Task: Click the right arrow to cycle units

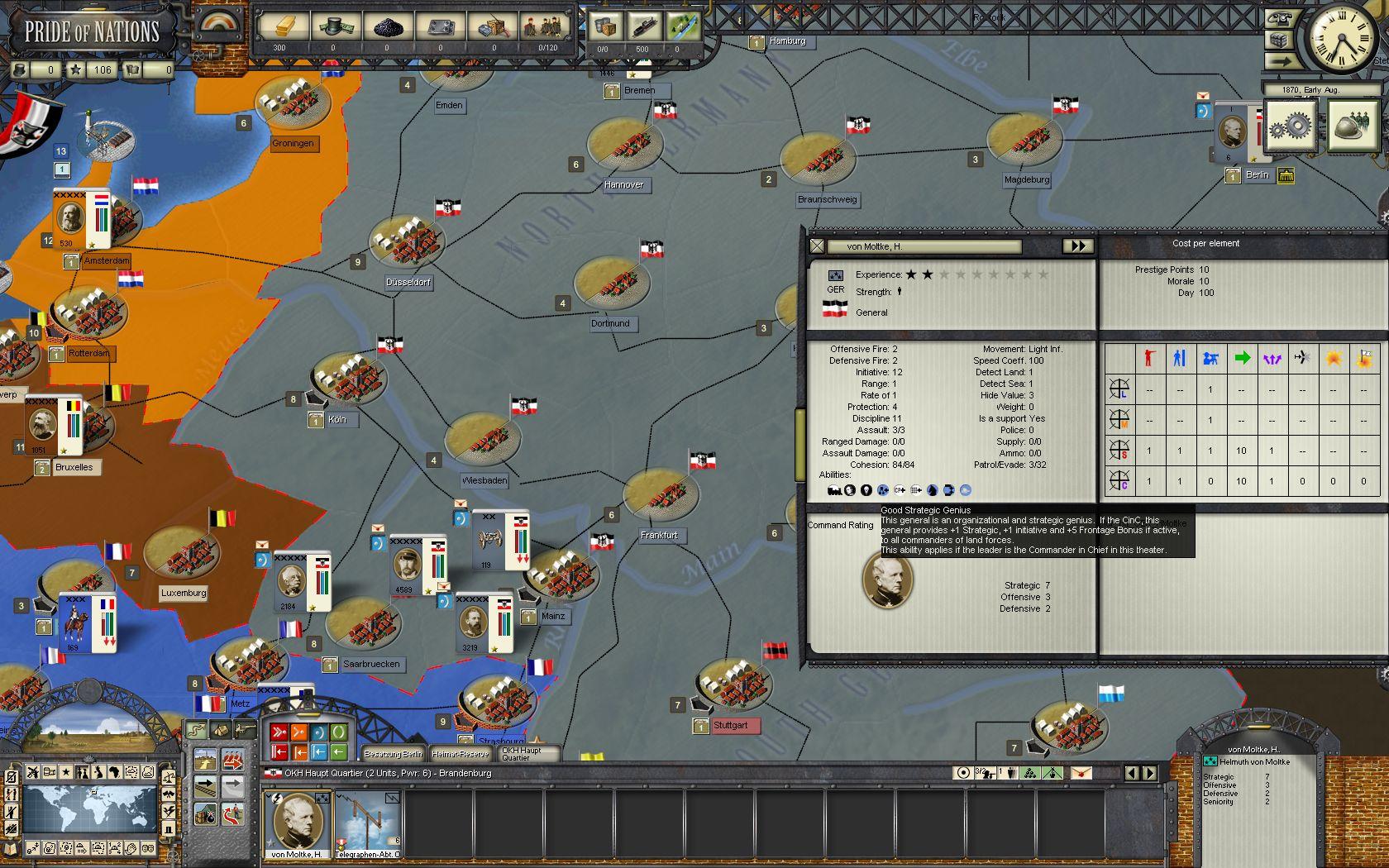Action: (x=1149, y=774)
